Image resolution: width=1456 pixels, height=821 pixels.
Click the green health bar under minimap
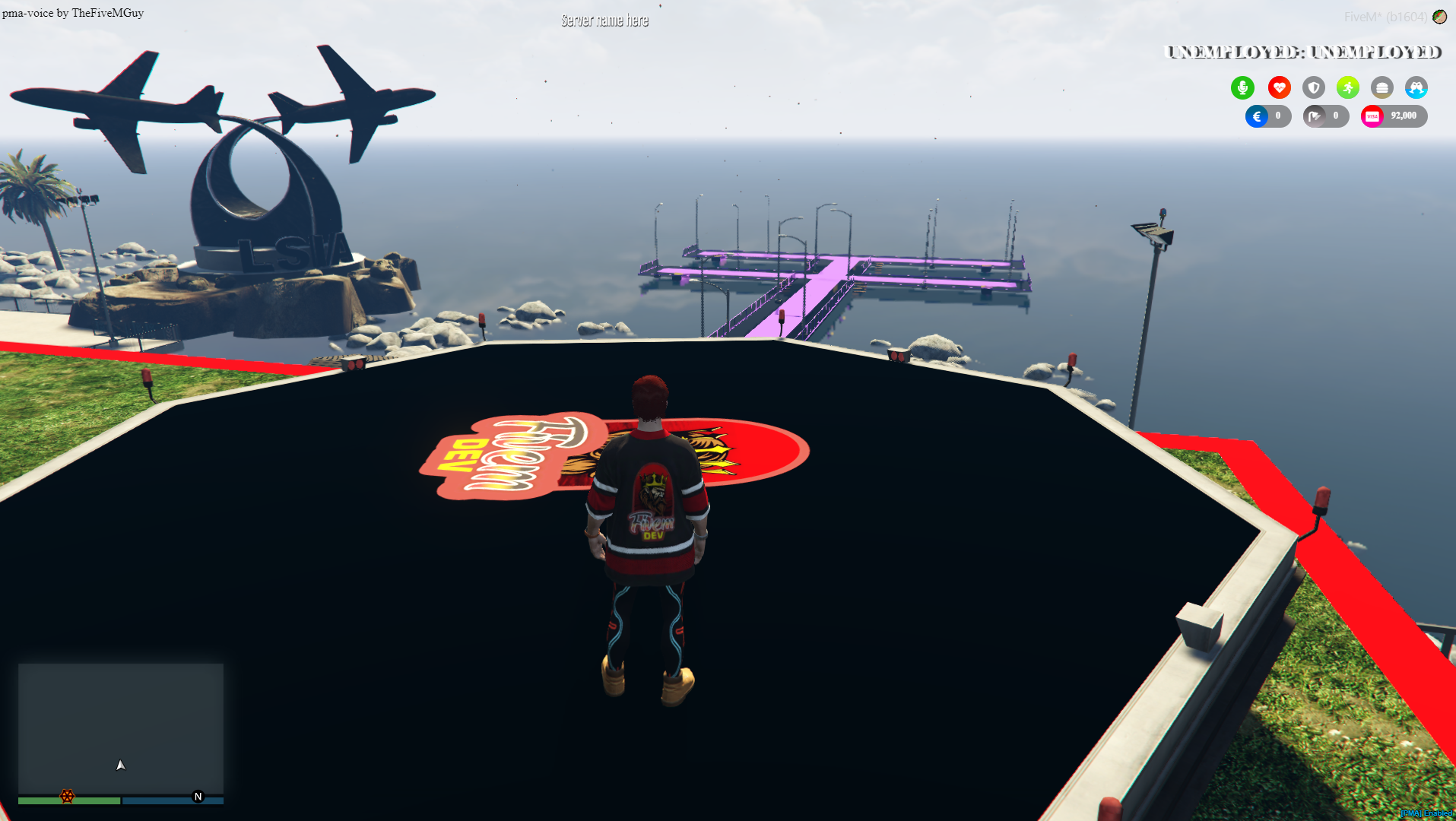(70, 800)
